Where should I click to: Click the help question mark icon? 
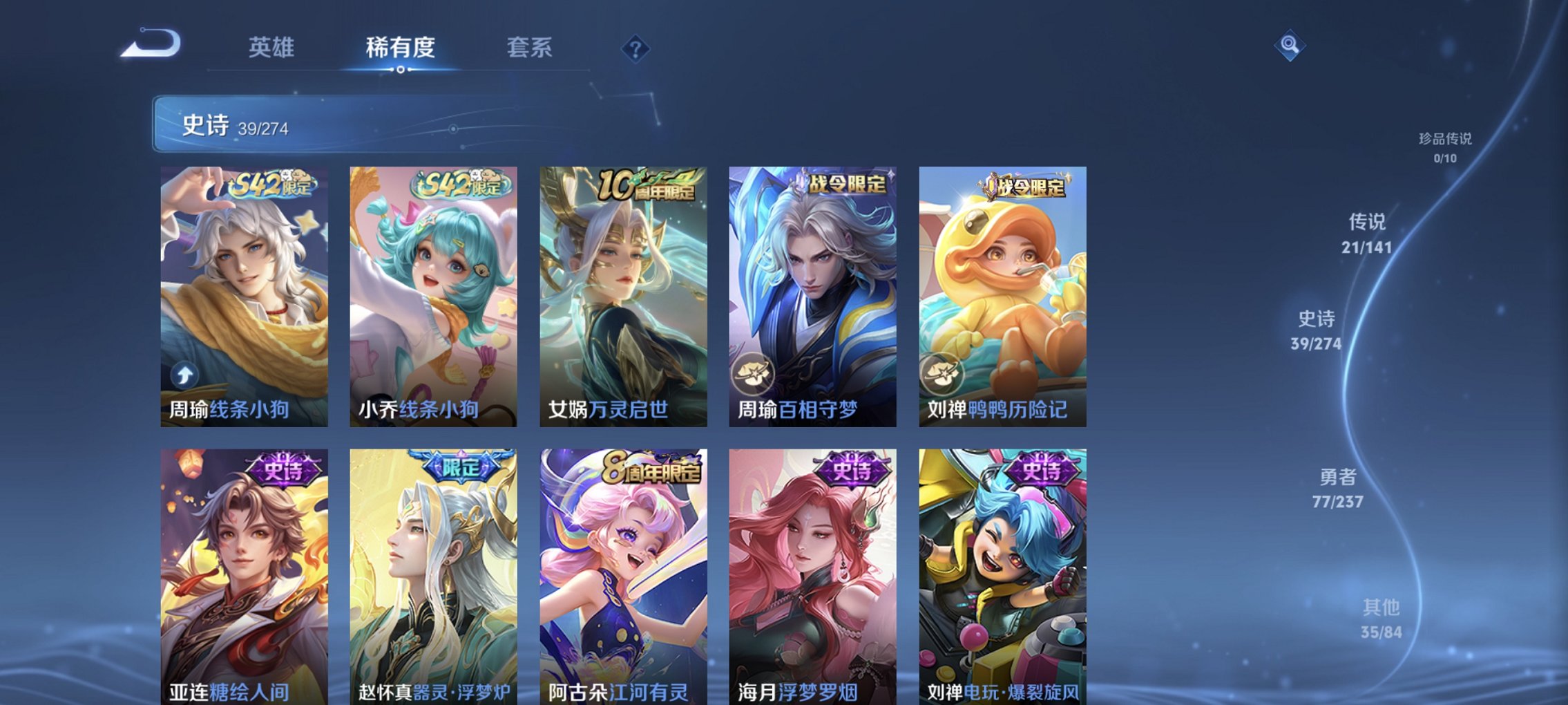tap(637, 49)
